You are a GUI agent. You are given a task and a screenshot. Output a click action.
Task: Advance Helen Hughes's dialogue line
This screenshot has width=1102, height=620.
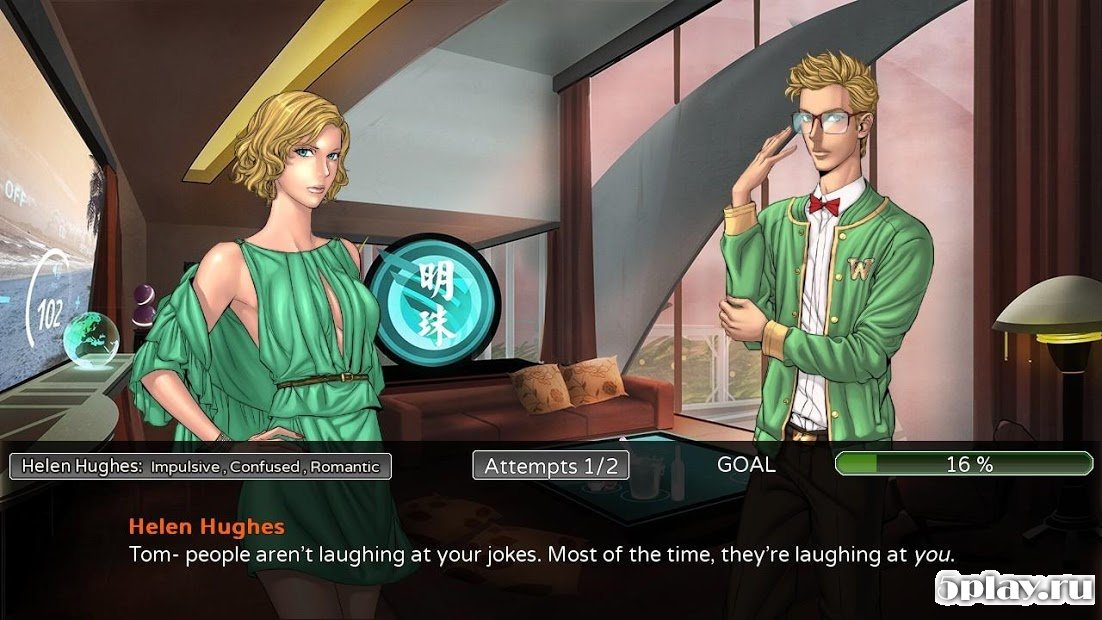pyautogui.click(x=541, y=553)
